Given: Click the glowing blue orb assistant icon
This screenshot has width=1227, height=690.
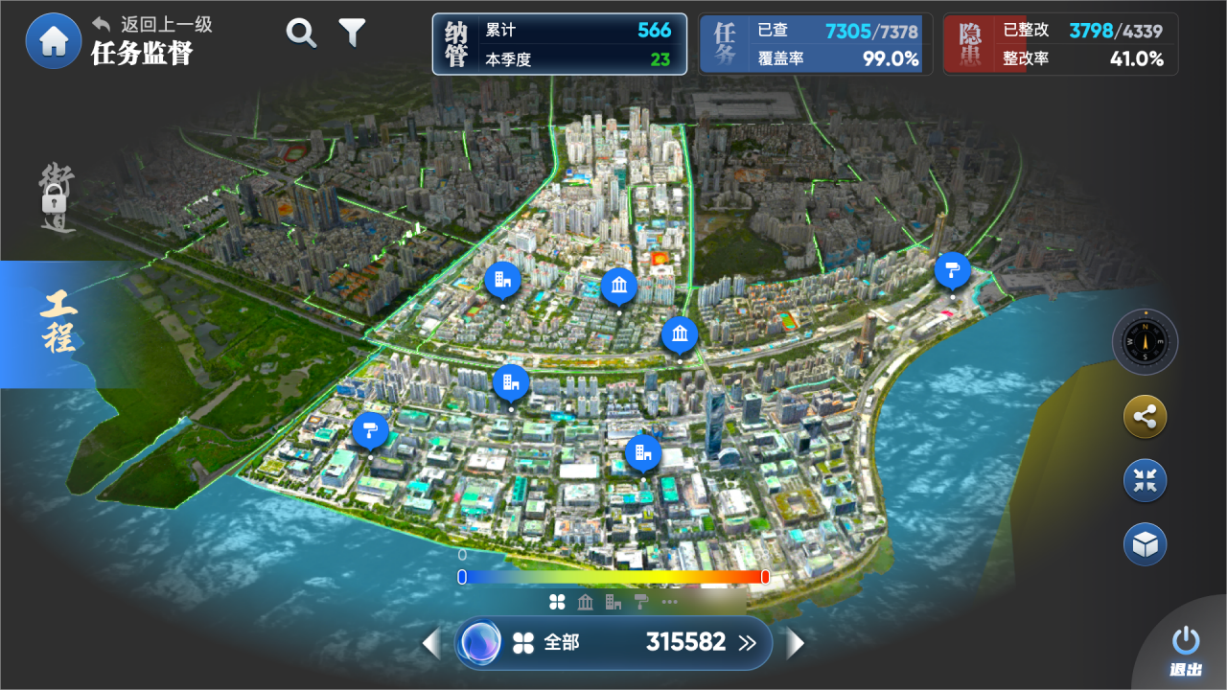Looking at the screenshot, I should click(480, 643).
